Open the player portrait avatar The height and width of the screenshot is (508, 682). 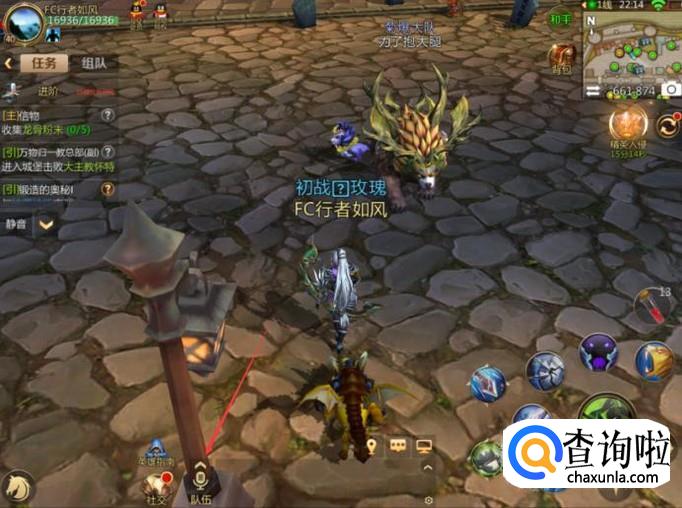click(22, 22)
